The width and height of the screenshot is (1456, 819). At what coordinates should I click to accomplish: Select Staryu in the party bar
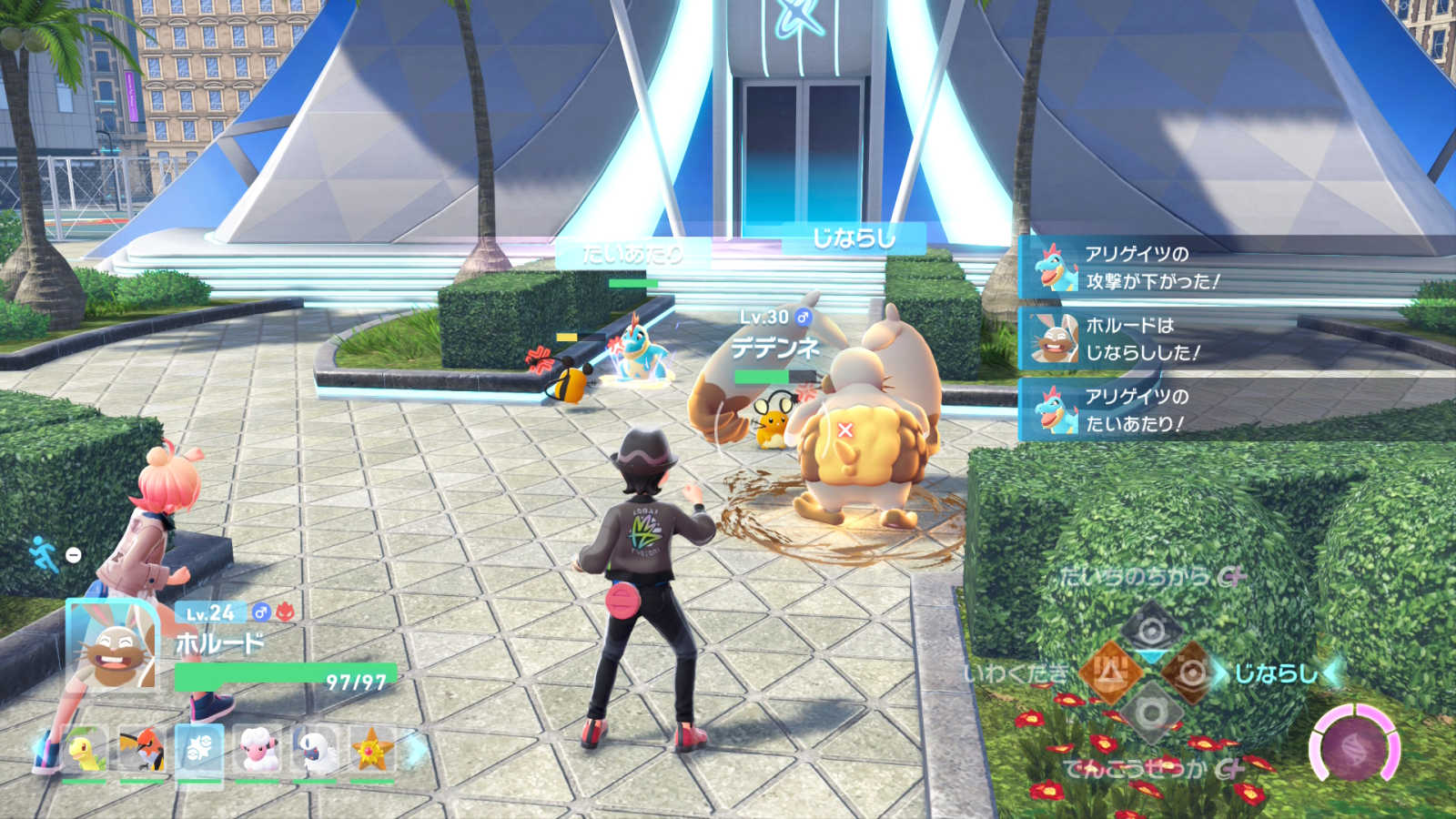[x=372, y=752]
